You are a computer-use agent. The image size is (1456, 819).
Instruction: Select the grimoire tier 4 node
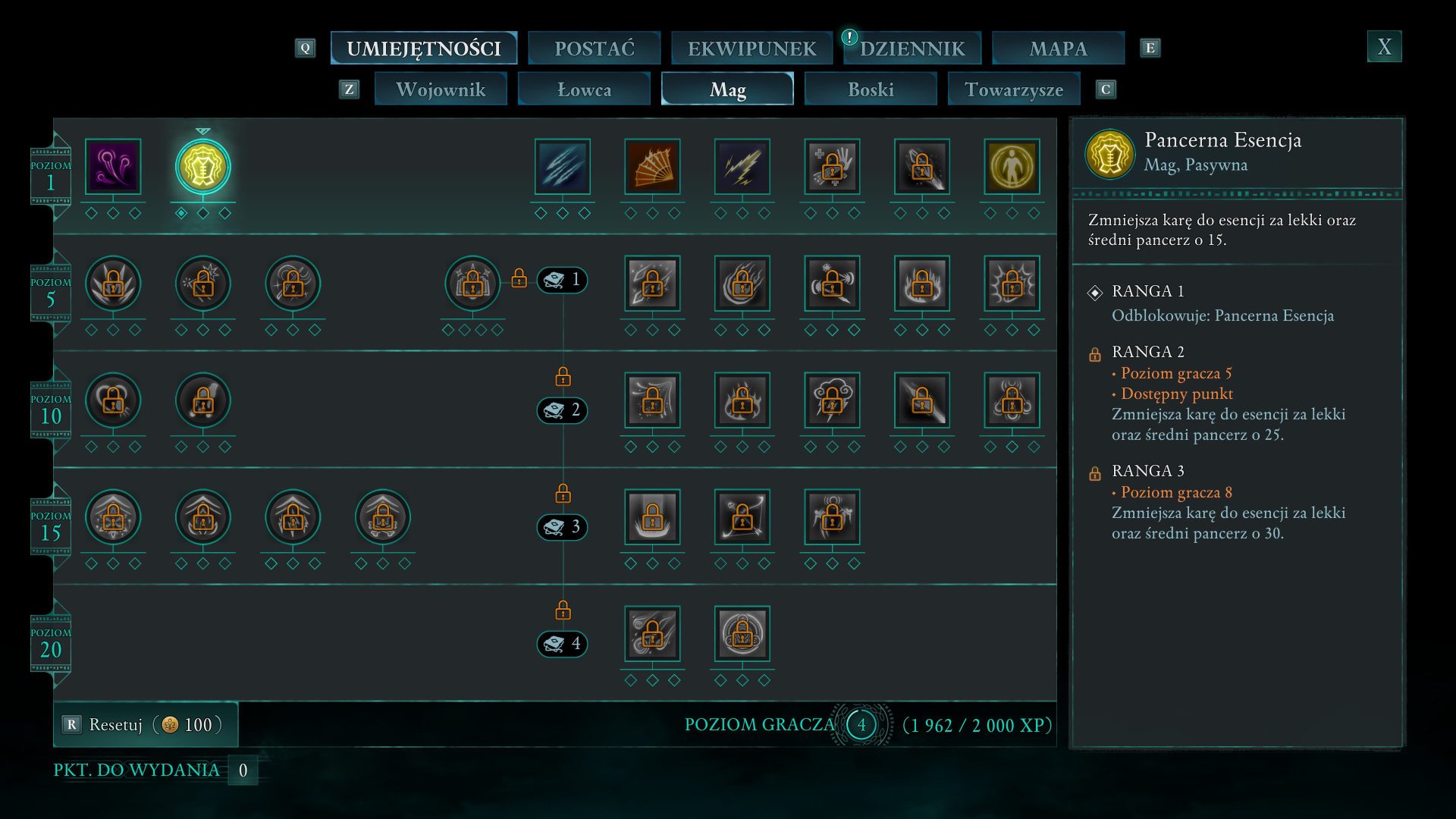click(562, 644)
